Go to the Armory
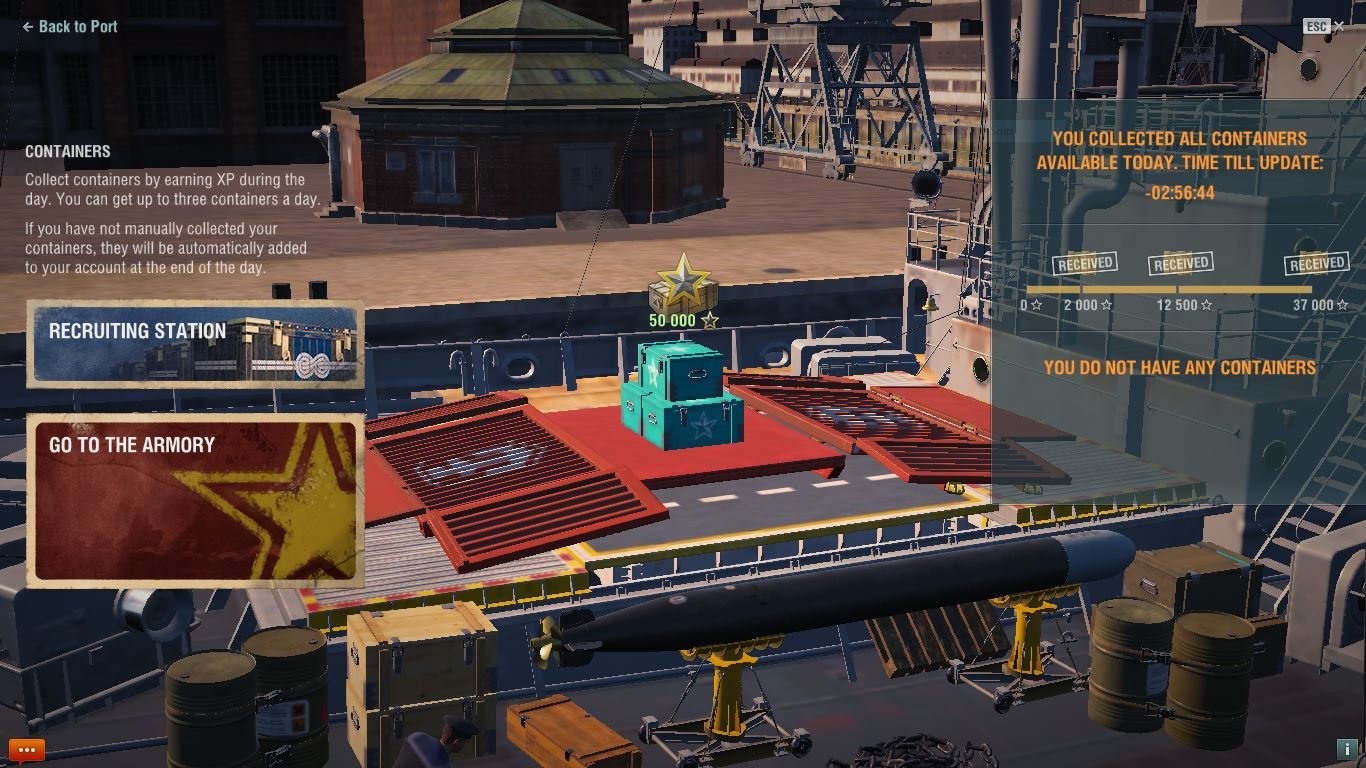This screenshot has height=768, width=1366. click(x=195, y=500)
